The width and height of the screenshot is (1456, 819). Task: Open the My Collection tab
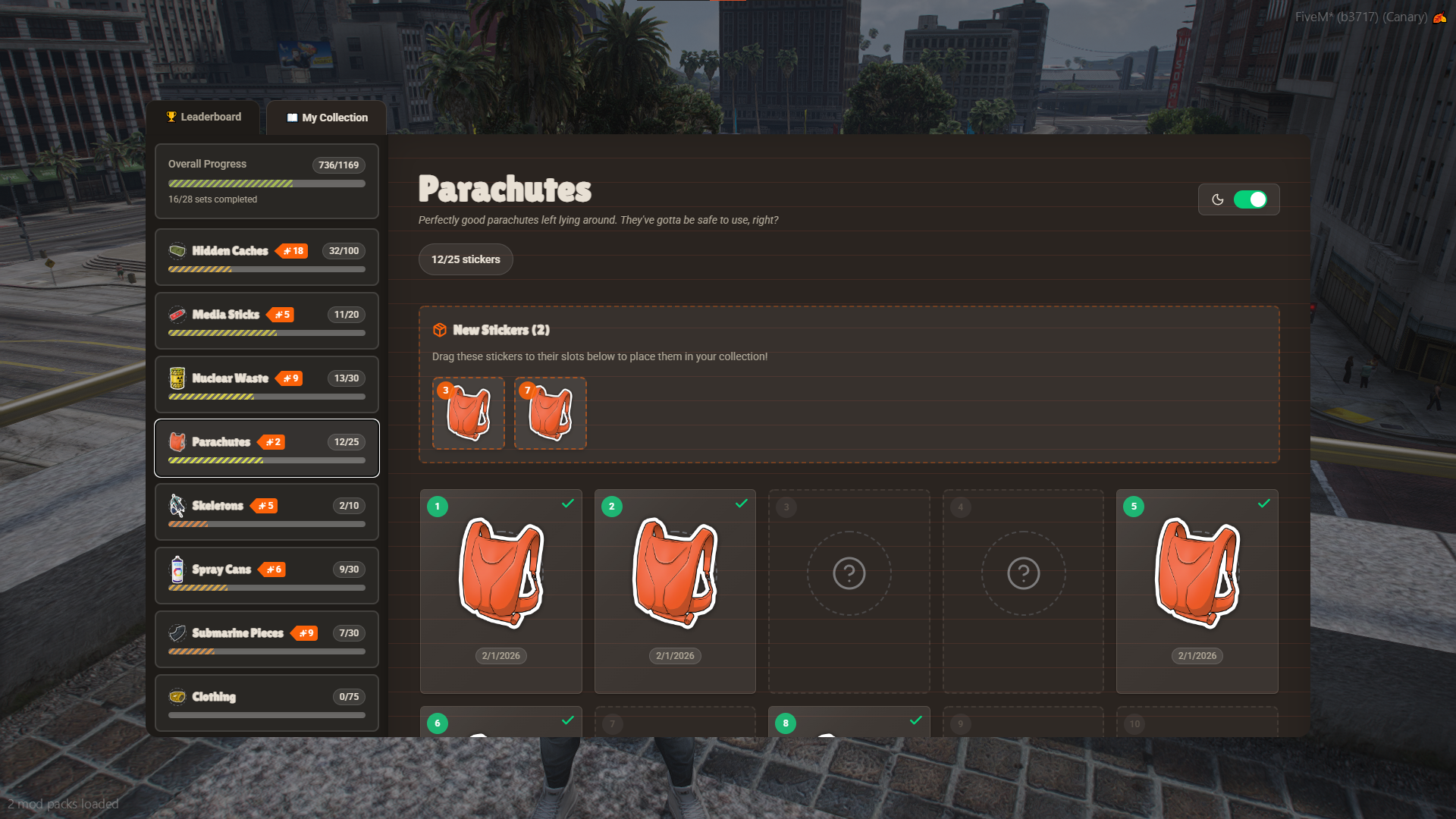327,118
